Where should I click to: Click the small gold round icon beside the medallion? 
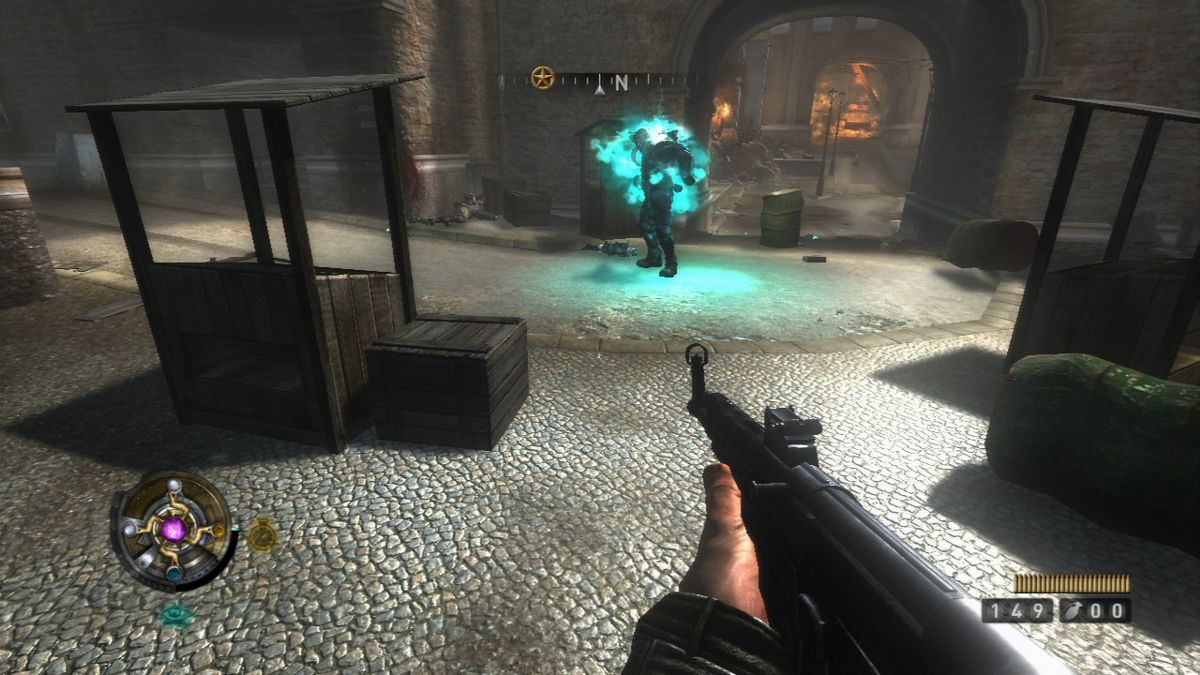[262, 534]
